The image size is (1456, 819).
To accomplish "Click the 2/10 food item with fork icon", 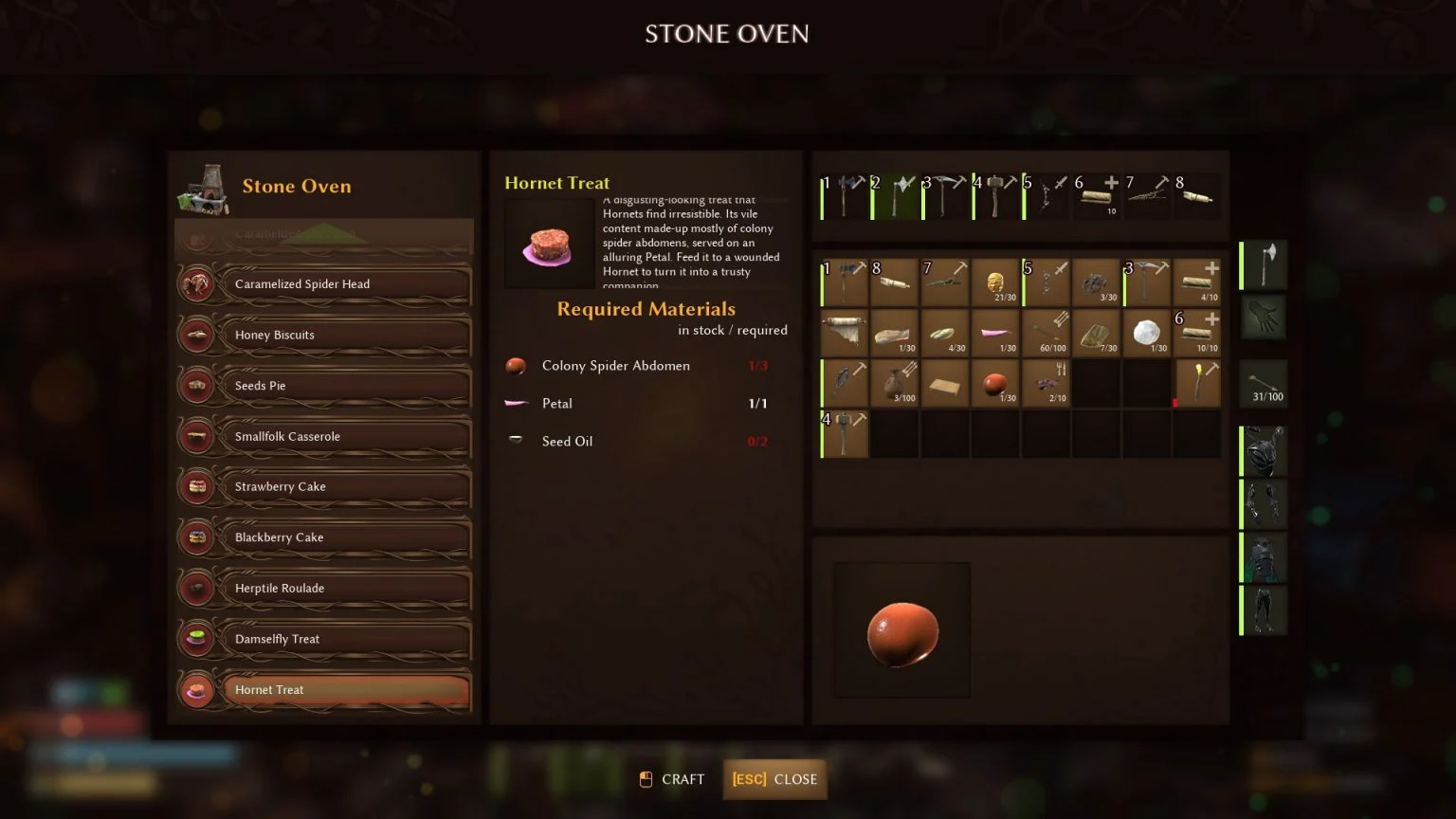I will click(1046, 383).
